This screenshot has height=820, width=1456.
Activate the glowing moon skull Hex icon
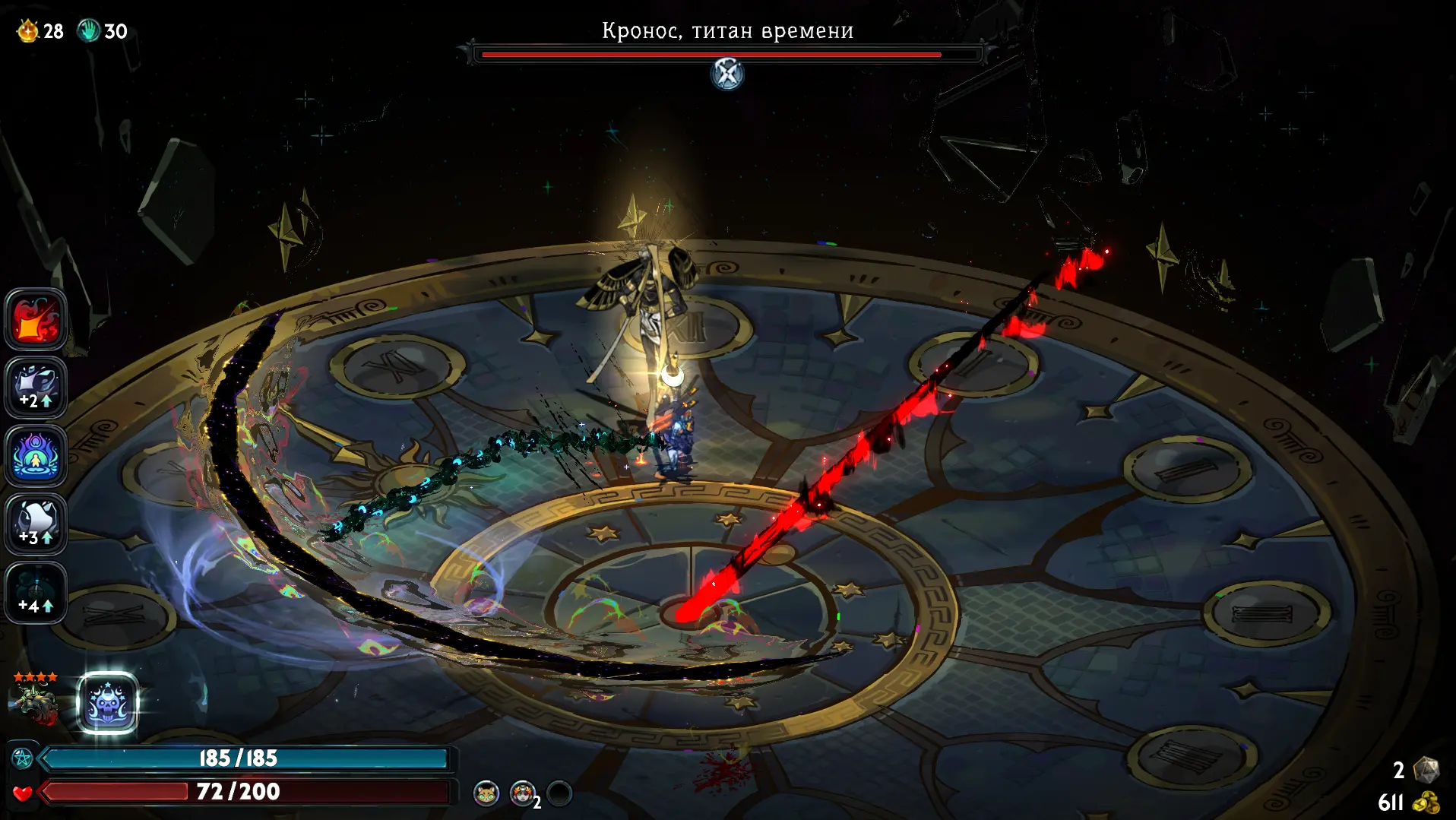tap(108, 704)
